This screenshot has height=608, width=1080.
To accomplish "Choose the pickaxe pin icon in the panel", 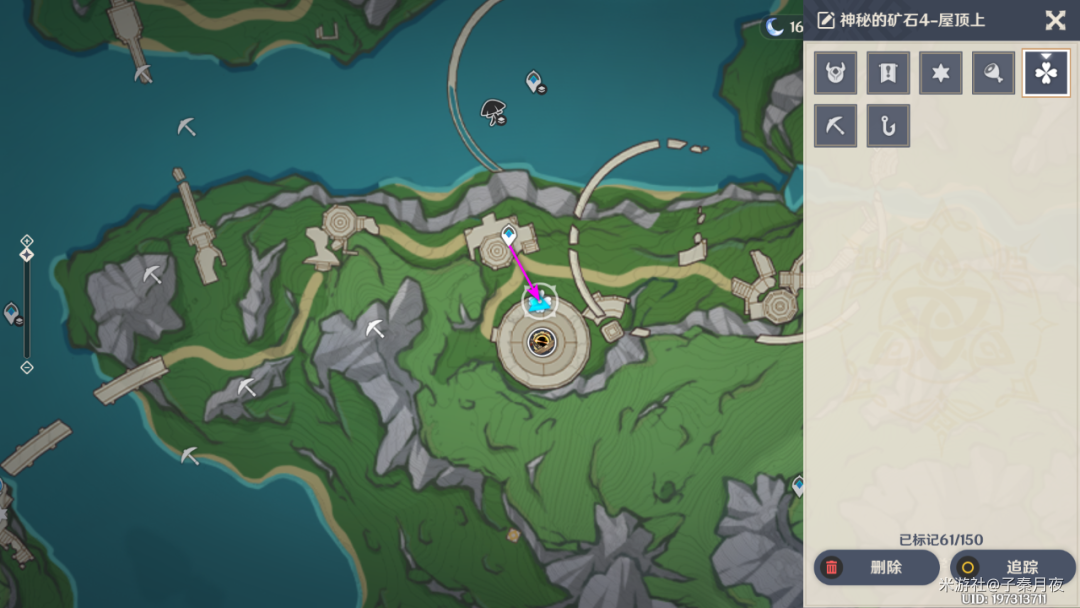I will pos(835,126).
